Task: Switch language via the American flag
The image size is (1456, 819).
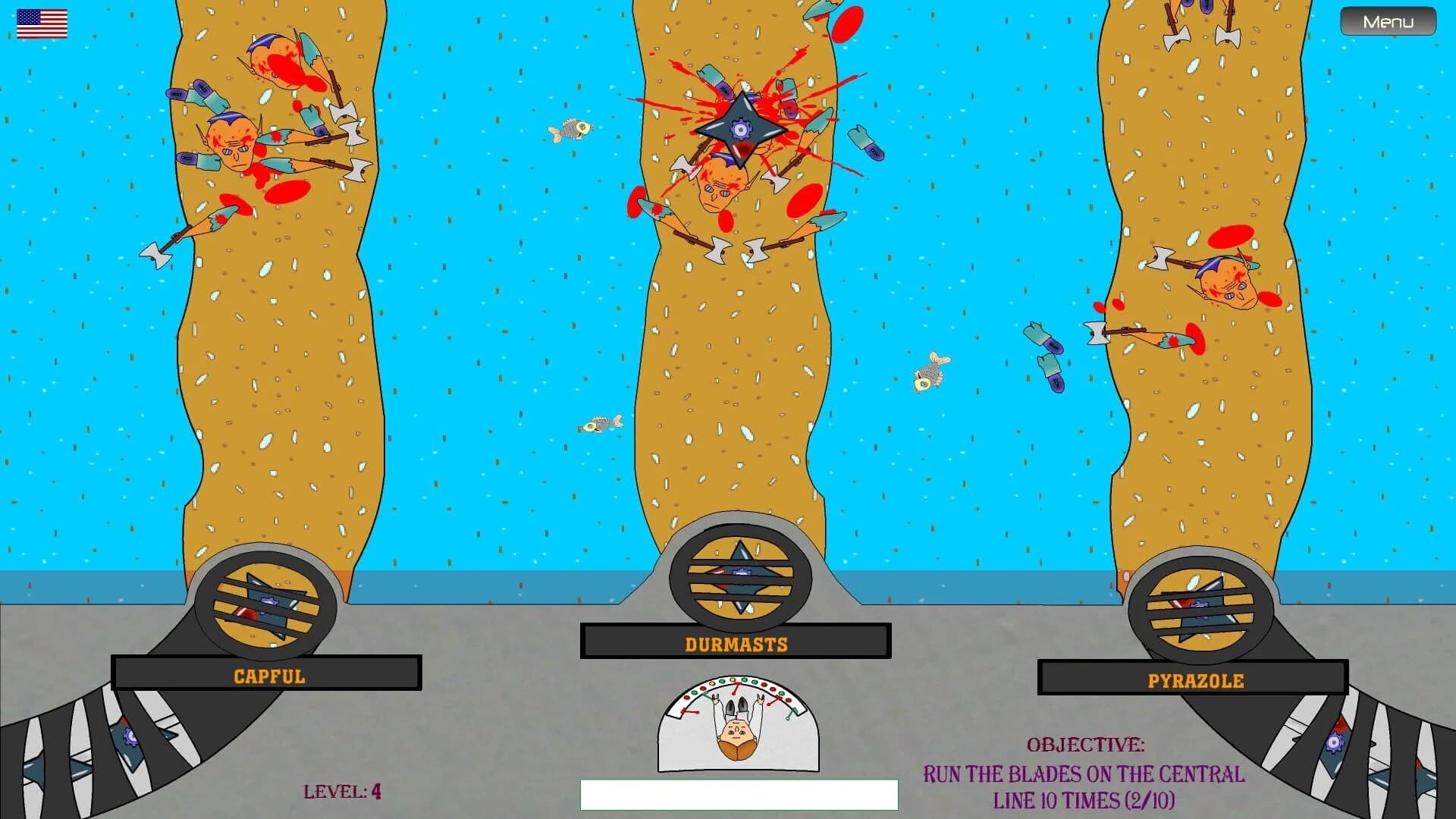Action: 42,23
